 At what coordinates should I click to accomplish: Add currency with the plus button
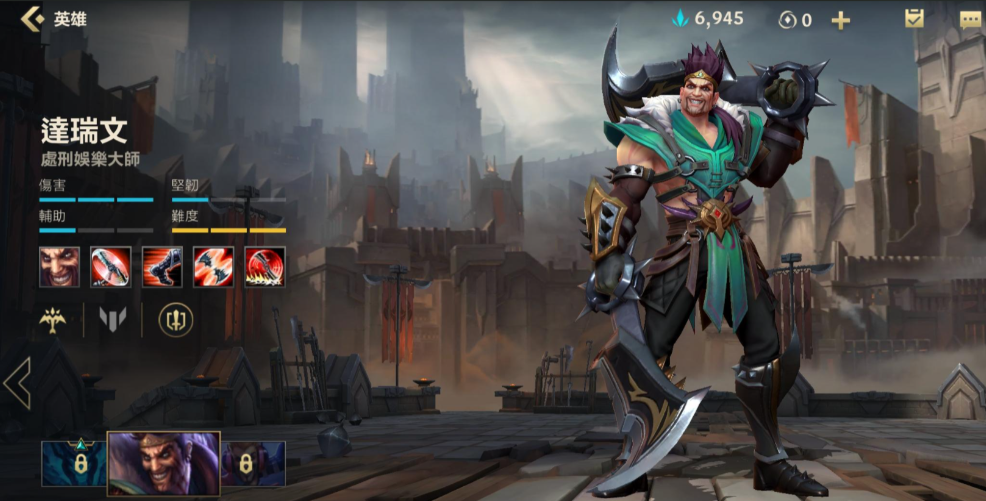840,20
